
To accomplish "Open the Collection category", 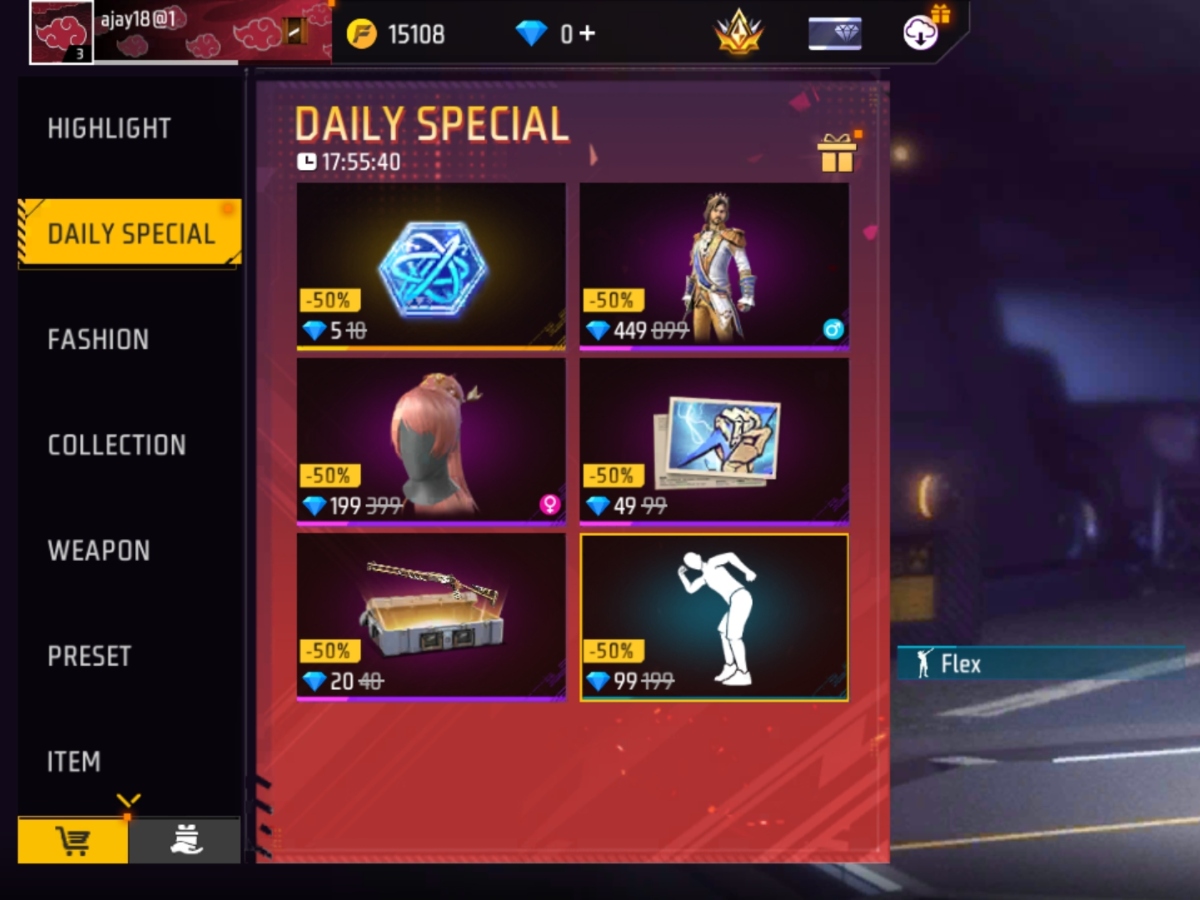I will tap(116, 445).
